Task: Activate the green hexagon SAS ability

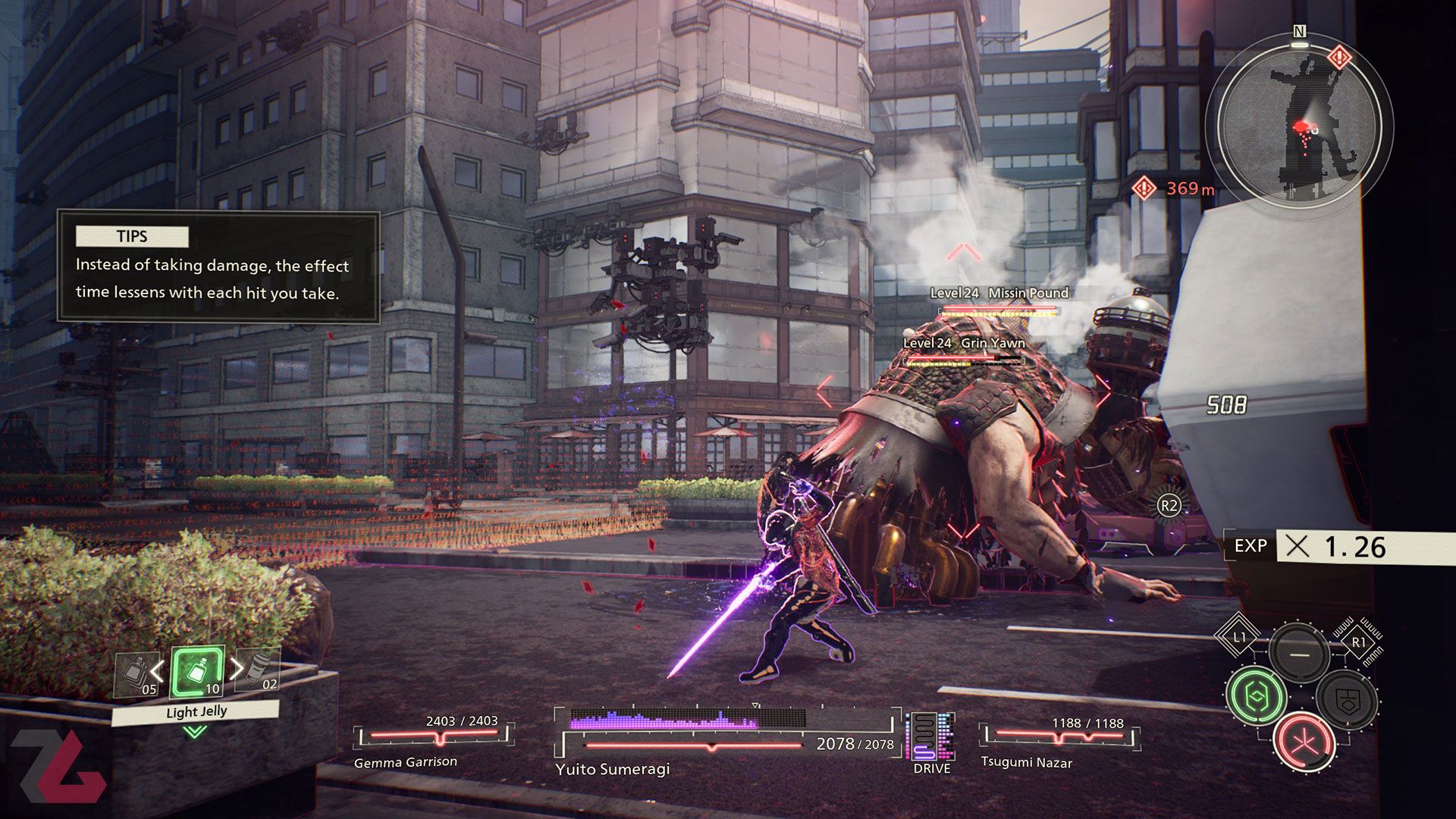Action: coord(1256,696)
